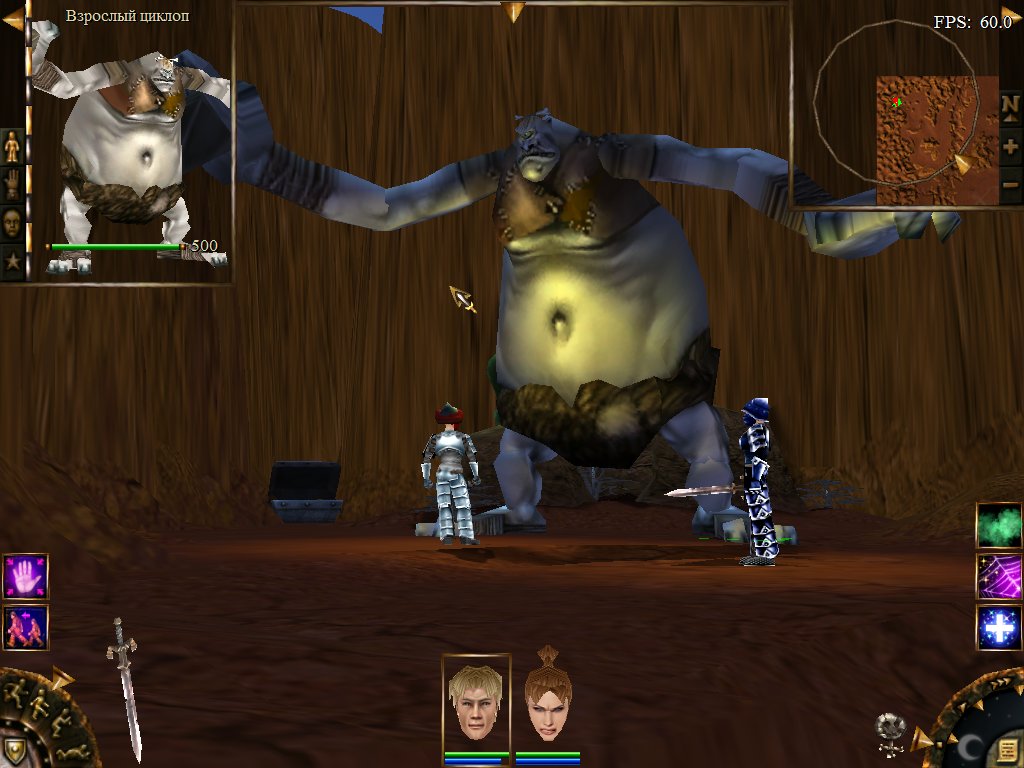The image size is (1024, 768).
Task: Zoom in the minimap with plus button
Action: tap(1010, 146)
